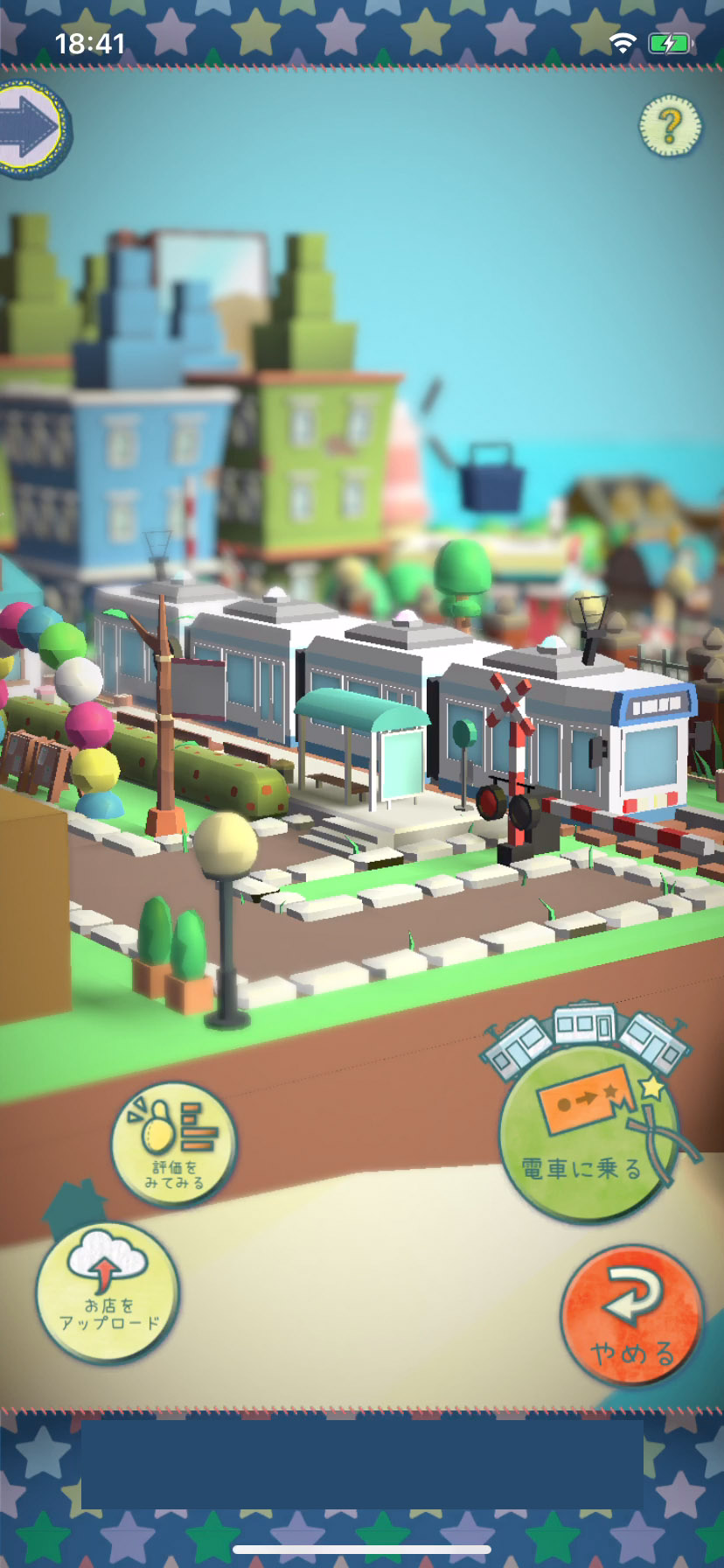Open the question mark help button
The width and height of the screenshot is (724, 1568).
pos(670,127)
